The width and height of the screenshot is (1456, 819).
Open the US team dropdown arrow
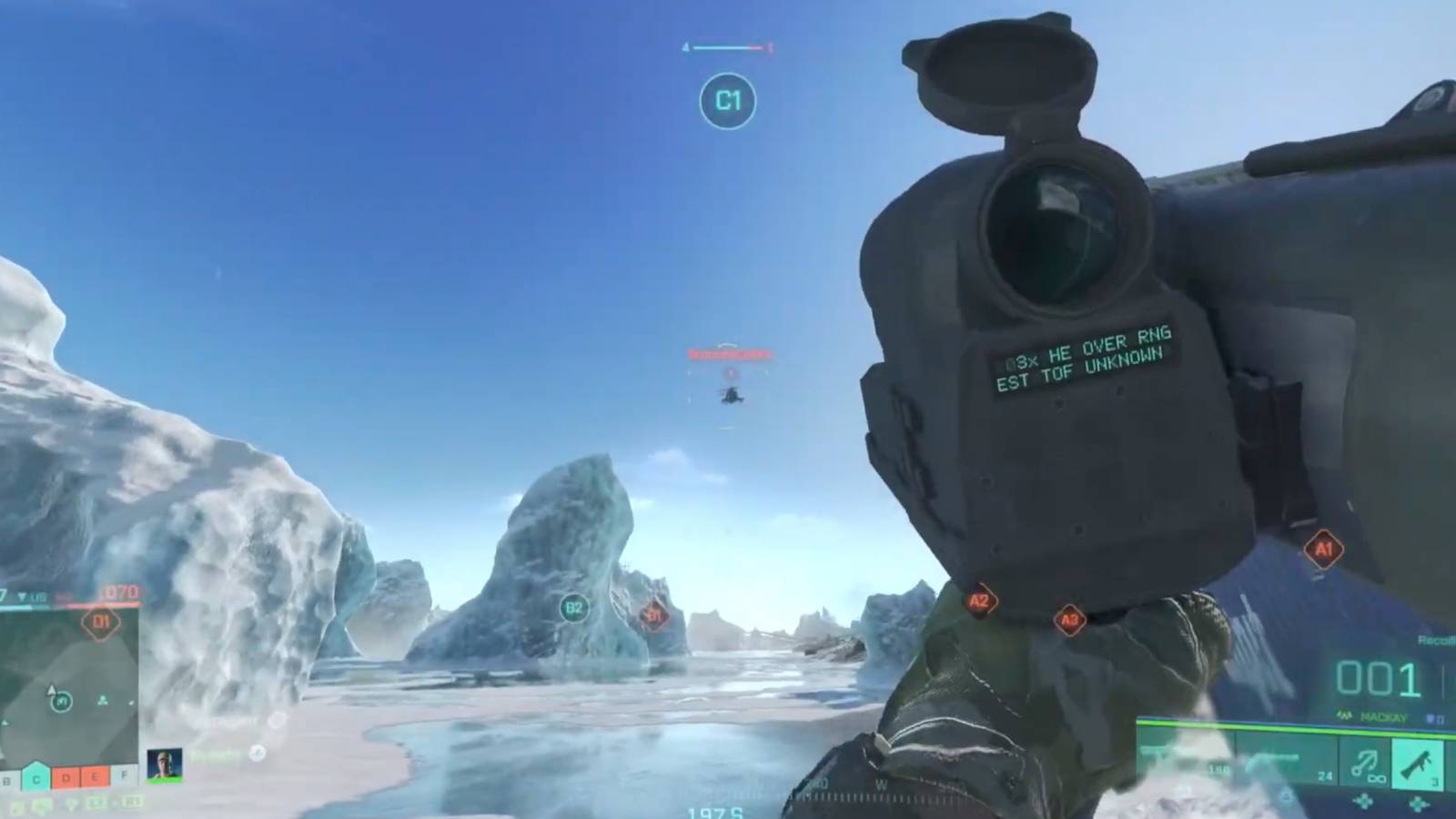point(22,596)
